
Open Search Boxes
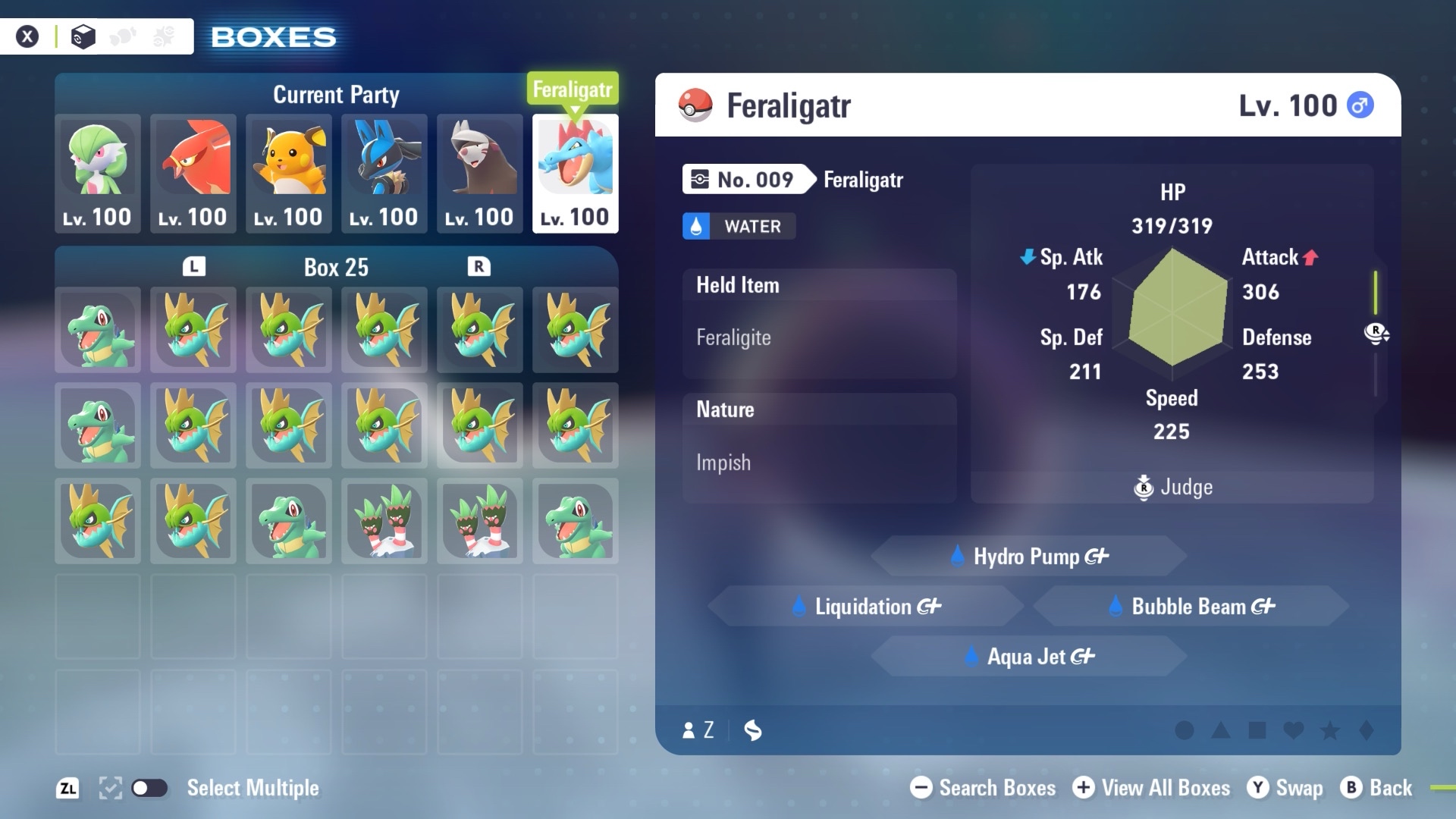click(x=984, y=788)
